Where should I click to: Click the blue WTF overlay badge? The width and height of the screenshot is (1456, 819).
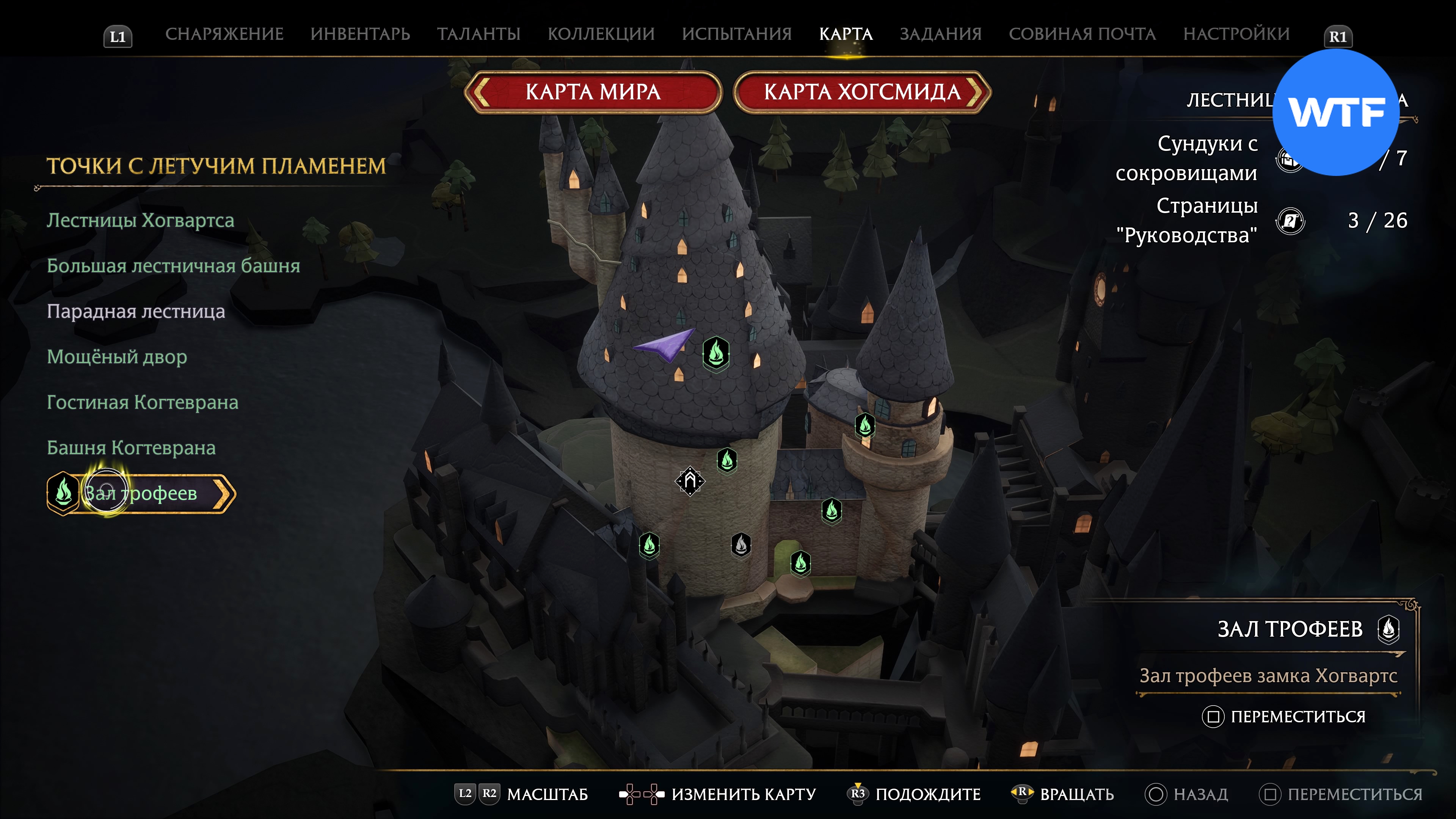click(1335, 113)
